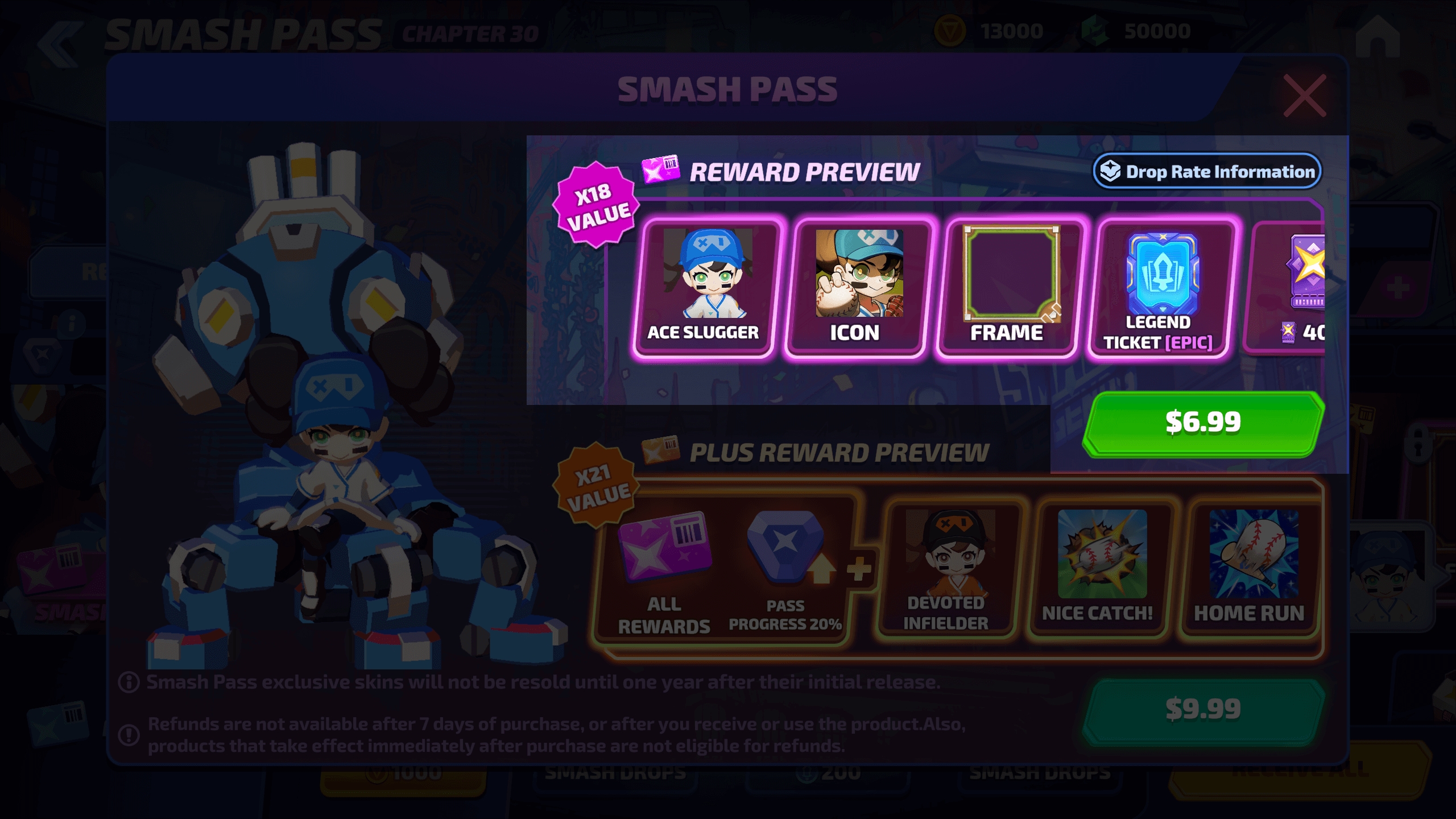Image resolution: width=1456 pixels, height=819 pixels.
Task: Go back using the top-left arrow
Action: tap(60, 44)
